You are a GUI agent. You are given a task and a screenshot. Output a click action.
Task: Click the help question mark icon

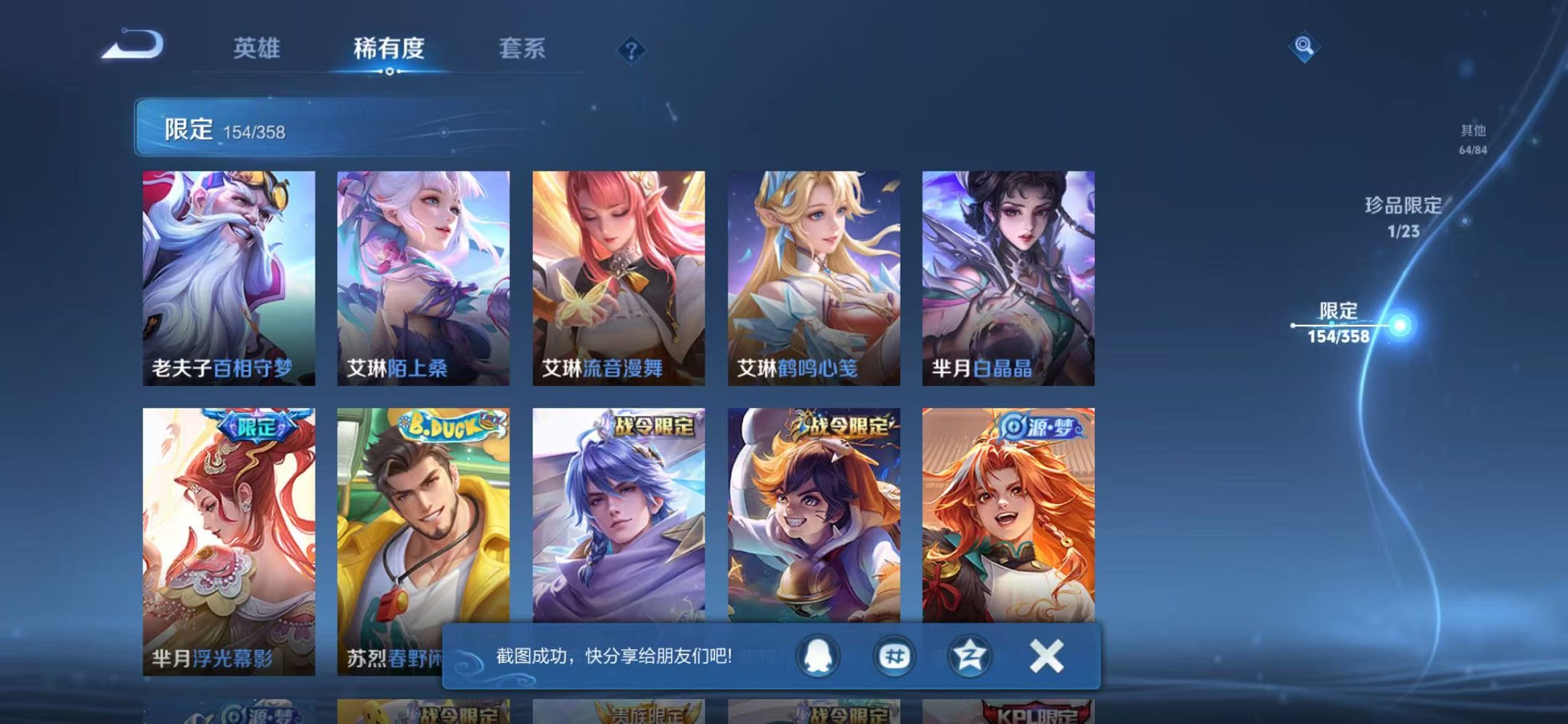coord(632,50)
